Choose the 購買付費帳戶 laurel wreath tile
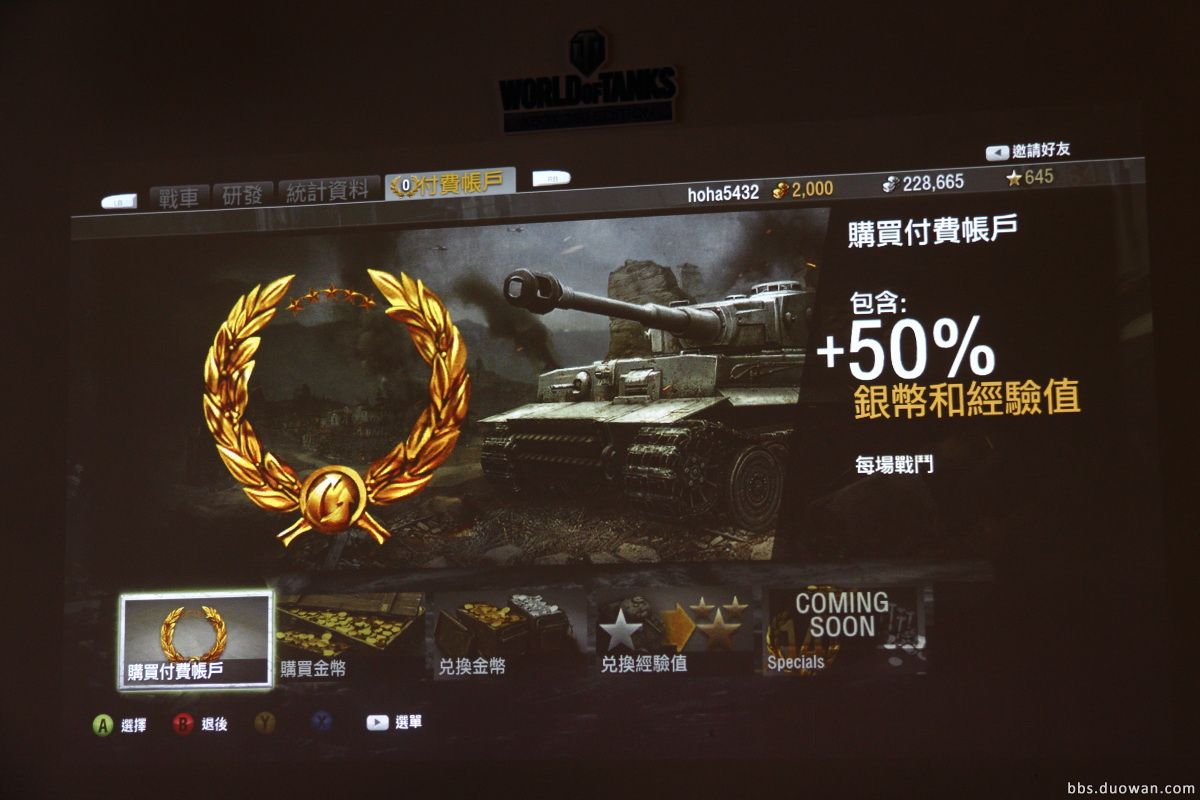1200x800 pixels. click(195, 639)
